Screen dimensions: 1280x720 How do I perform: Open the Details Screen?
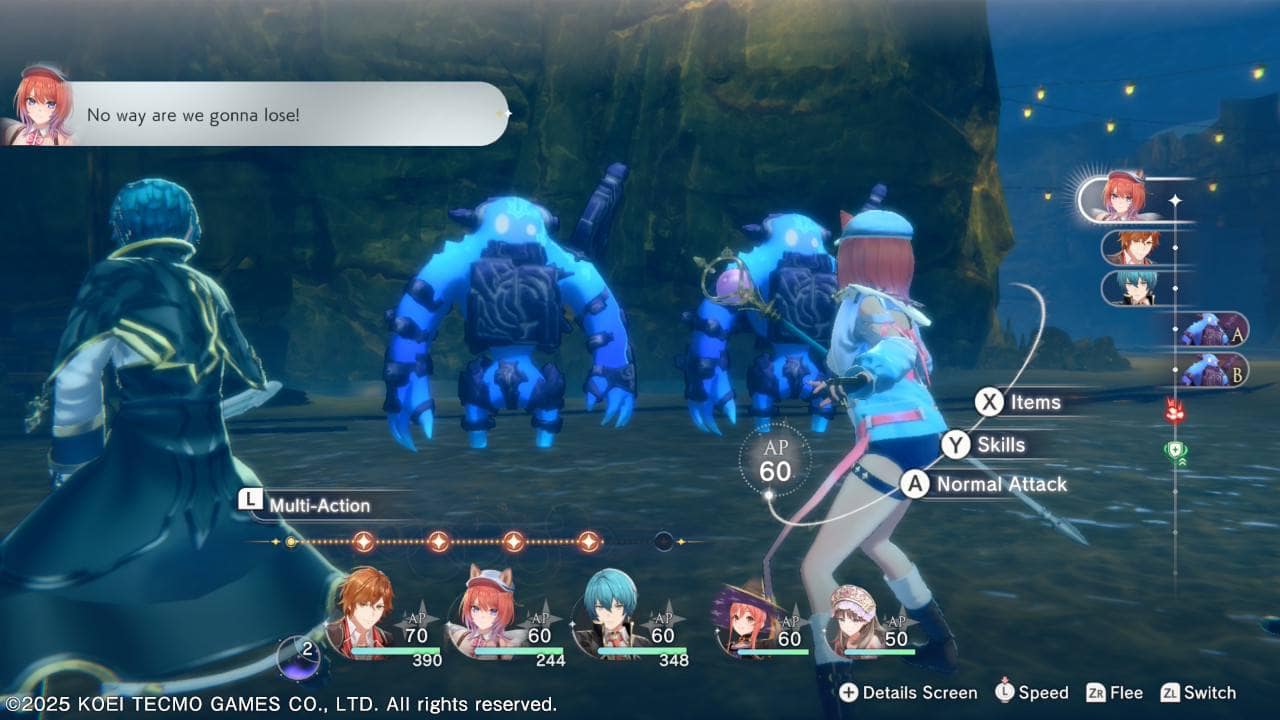(x=908, y=693)
